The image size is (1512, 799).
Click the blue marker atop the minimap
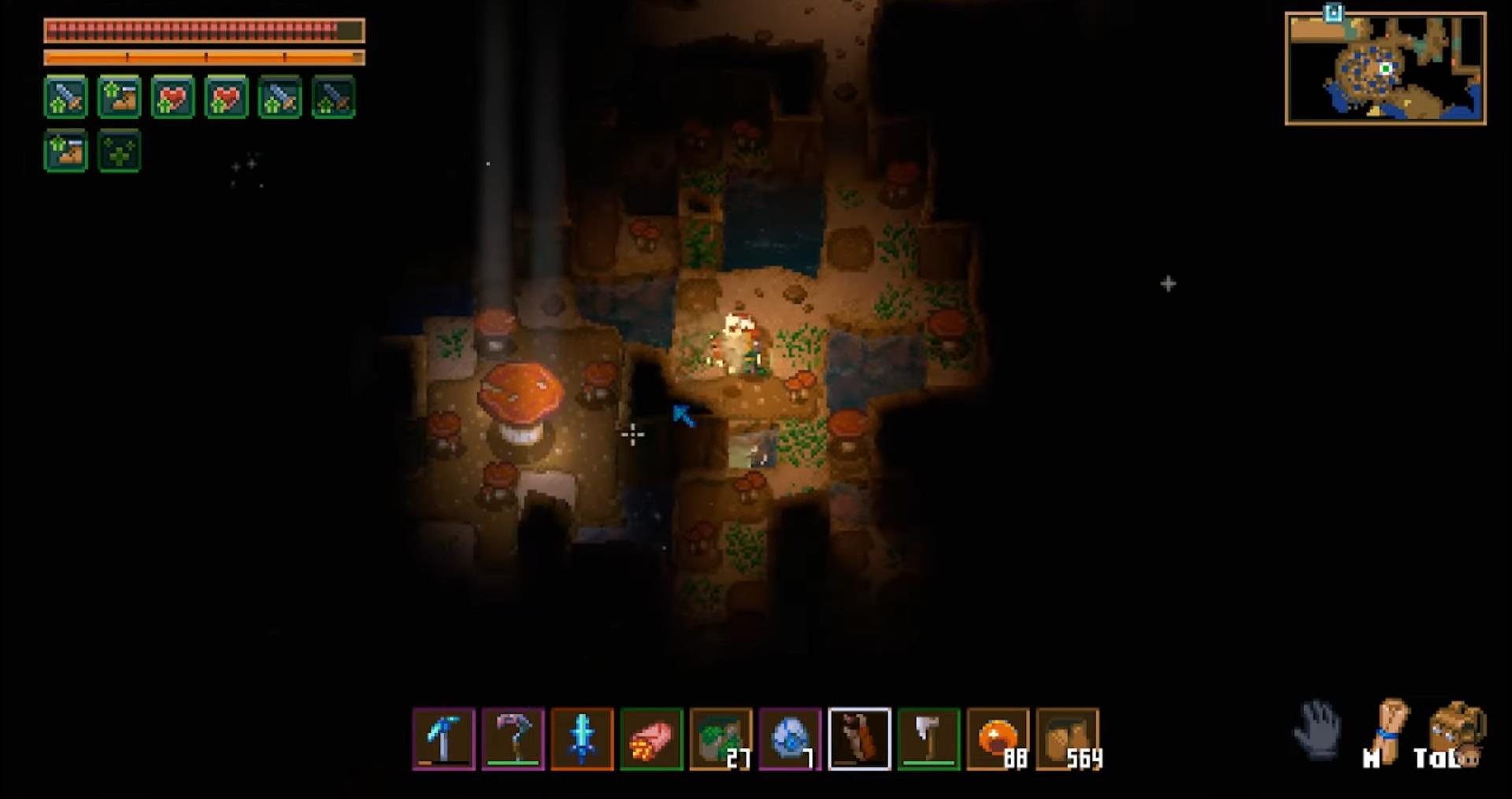pos(1332,12)
